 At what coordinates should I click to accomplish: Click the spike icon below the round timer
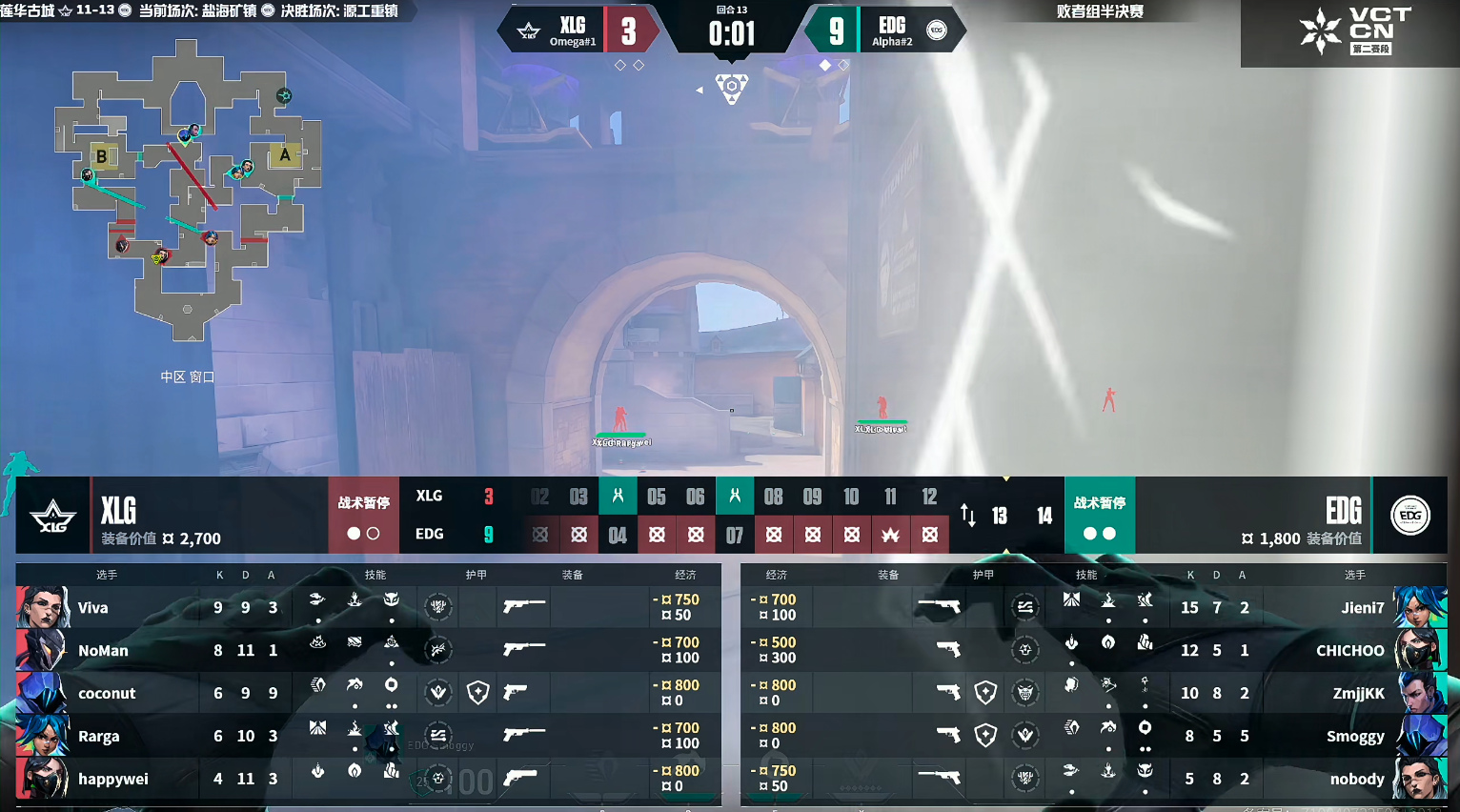coord(731,89)
